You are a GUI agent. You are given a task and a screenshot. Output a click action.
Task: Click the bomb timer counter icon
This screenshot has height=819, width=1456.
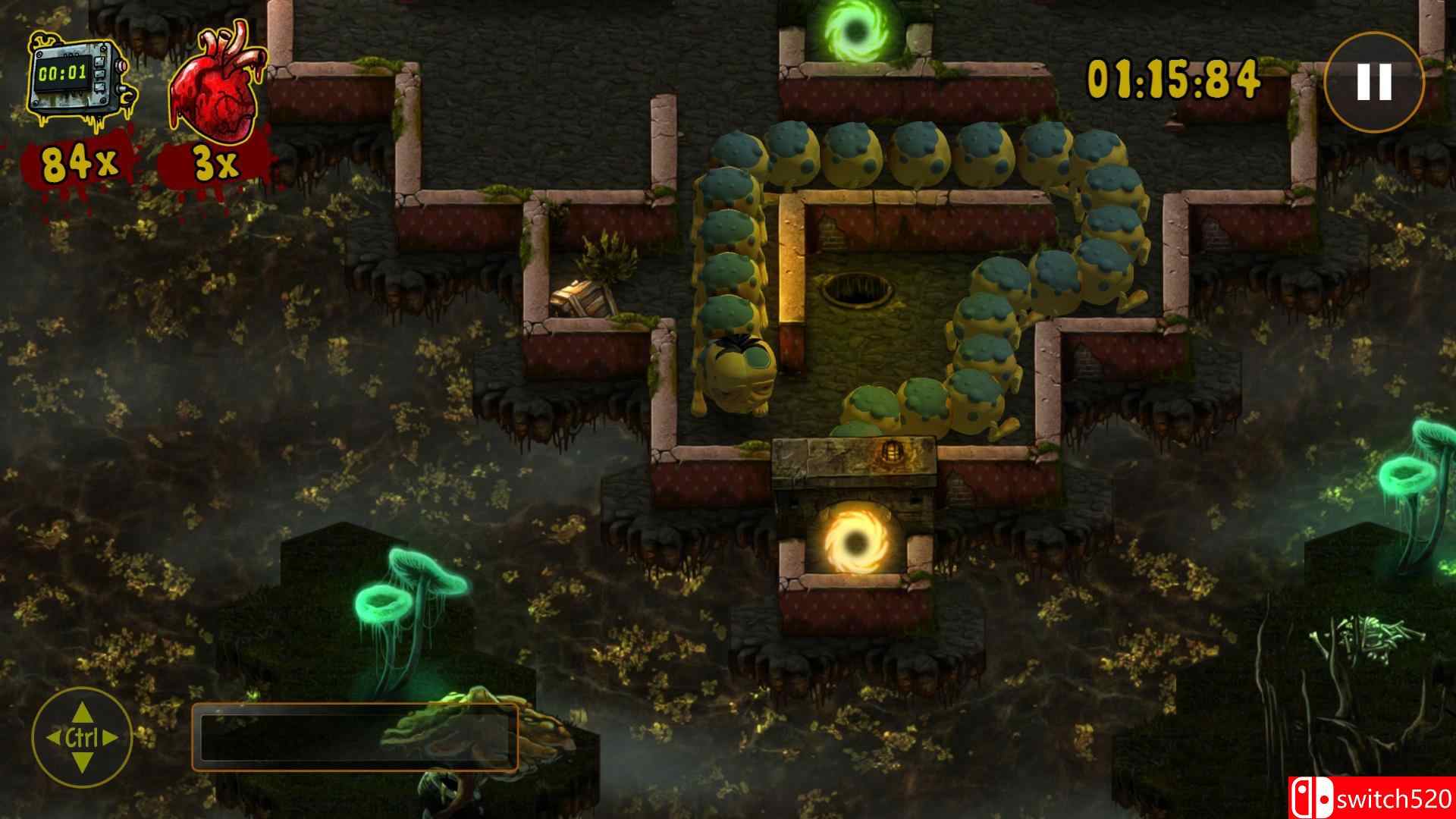76,76
